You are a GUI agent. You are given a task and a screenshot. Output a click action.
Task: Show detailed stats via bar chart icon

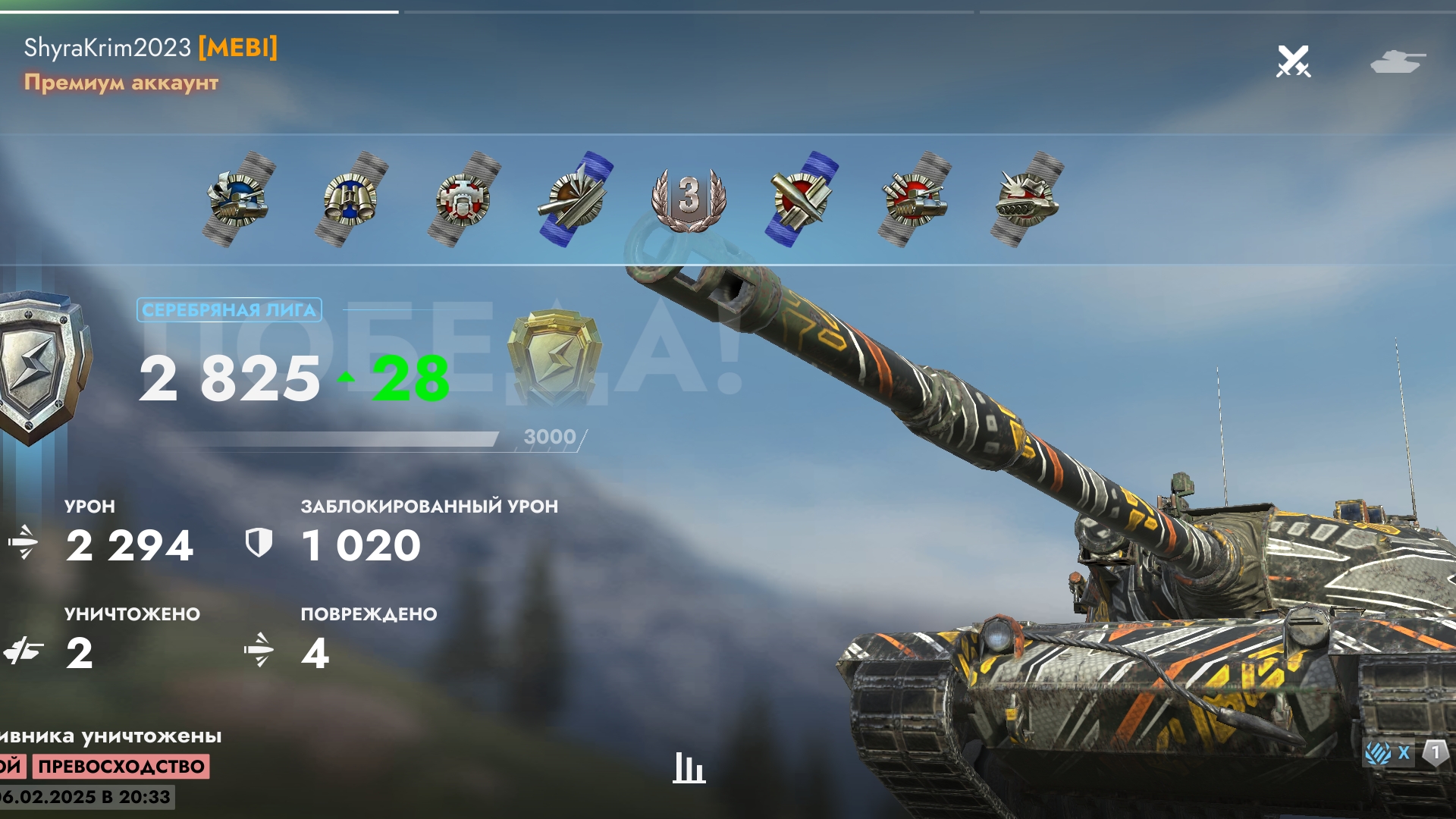(689, 767)
